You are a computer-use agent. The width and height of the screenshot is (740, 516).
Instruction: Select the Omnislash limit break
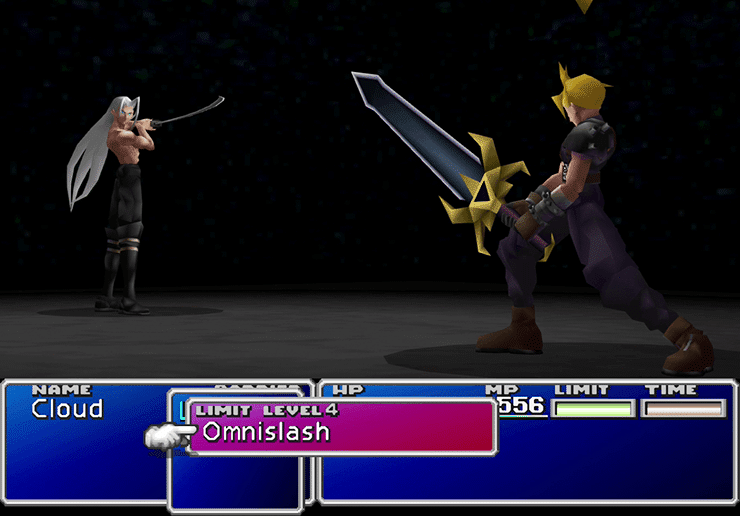(x=266, y=432)
